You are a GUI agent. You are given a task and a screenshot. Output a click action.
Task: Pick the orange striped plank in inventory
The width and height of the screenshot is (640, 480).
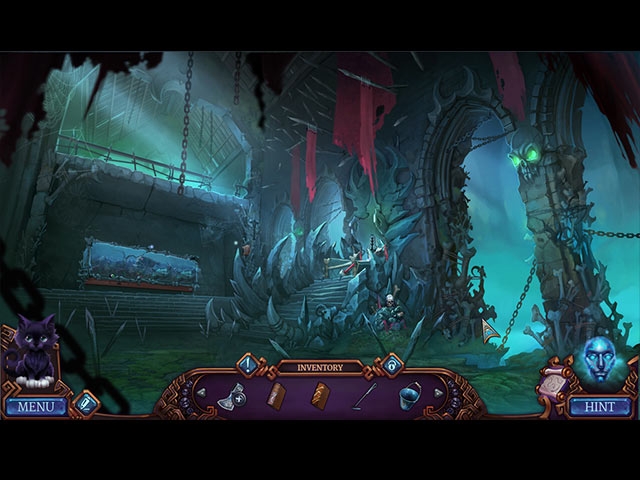point(320,396)
